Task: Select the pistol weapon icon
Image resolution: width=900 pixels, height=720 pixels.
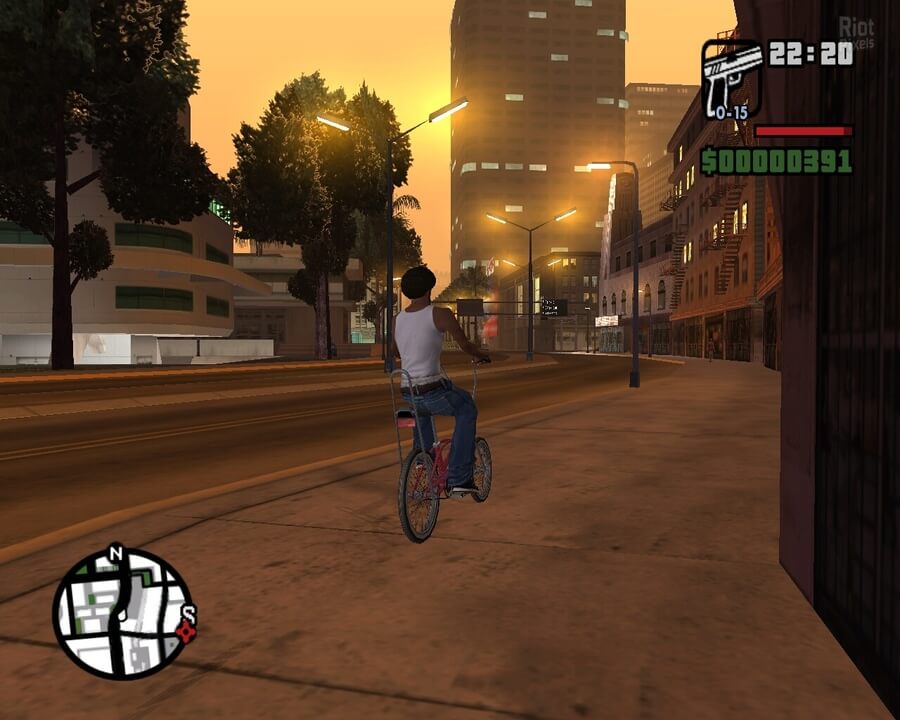Action: point(731,76)
